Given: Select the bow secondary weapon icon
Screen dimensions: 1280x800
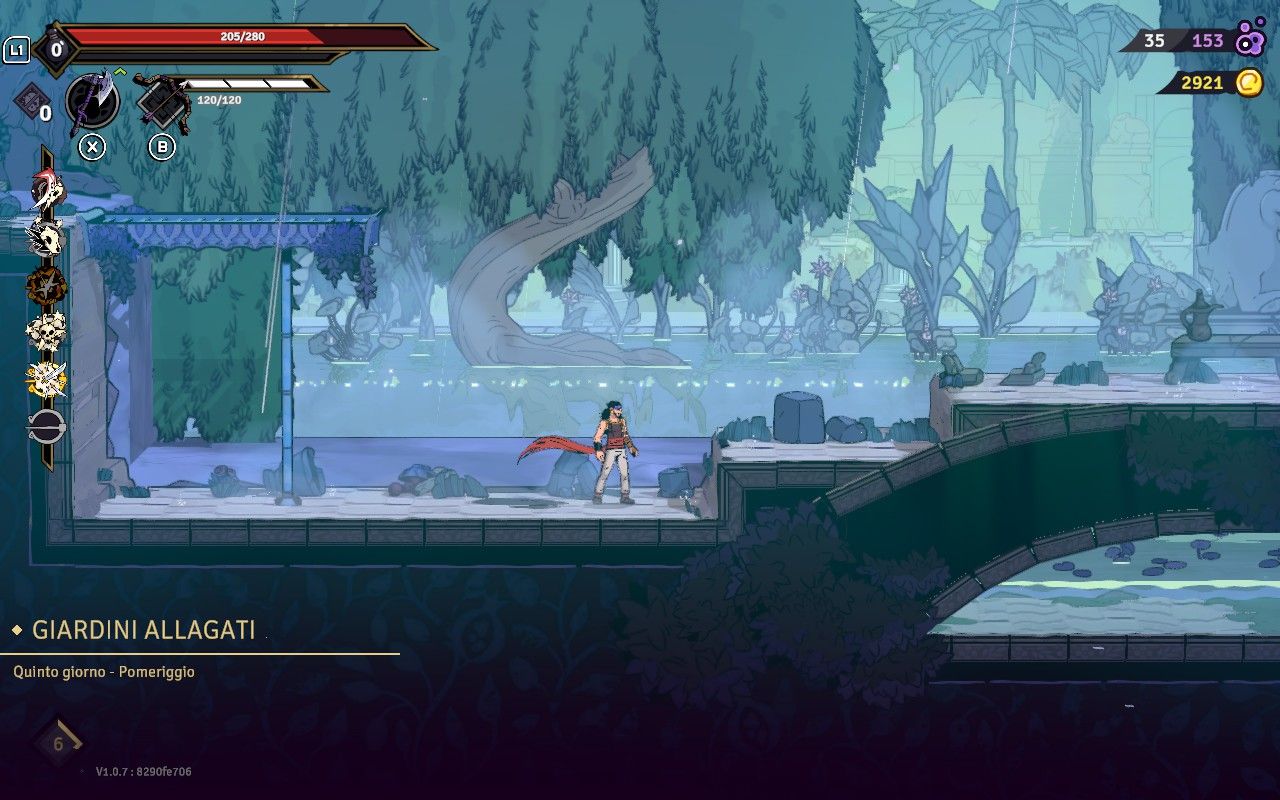Looking at the screenshot, I should click(x=162, y=101).
